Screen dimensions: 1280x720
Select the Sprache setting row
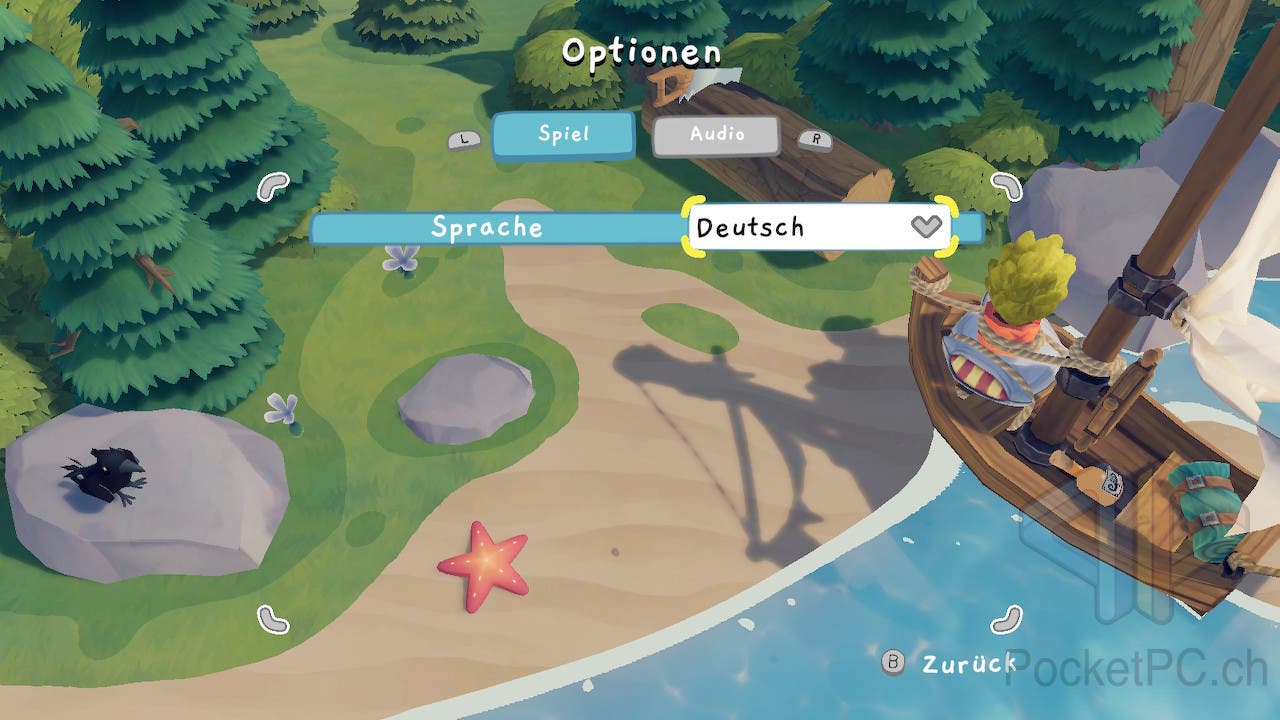click(487, 228)
